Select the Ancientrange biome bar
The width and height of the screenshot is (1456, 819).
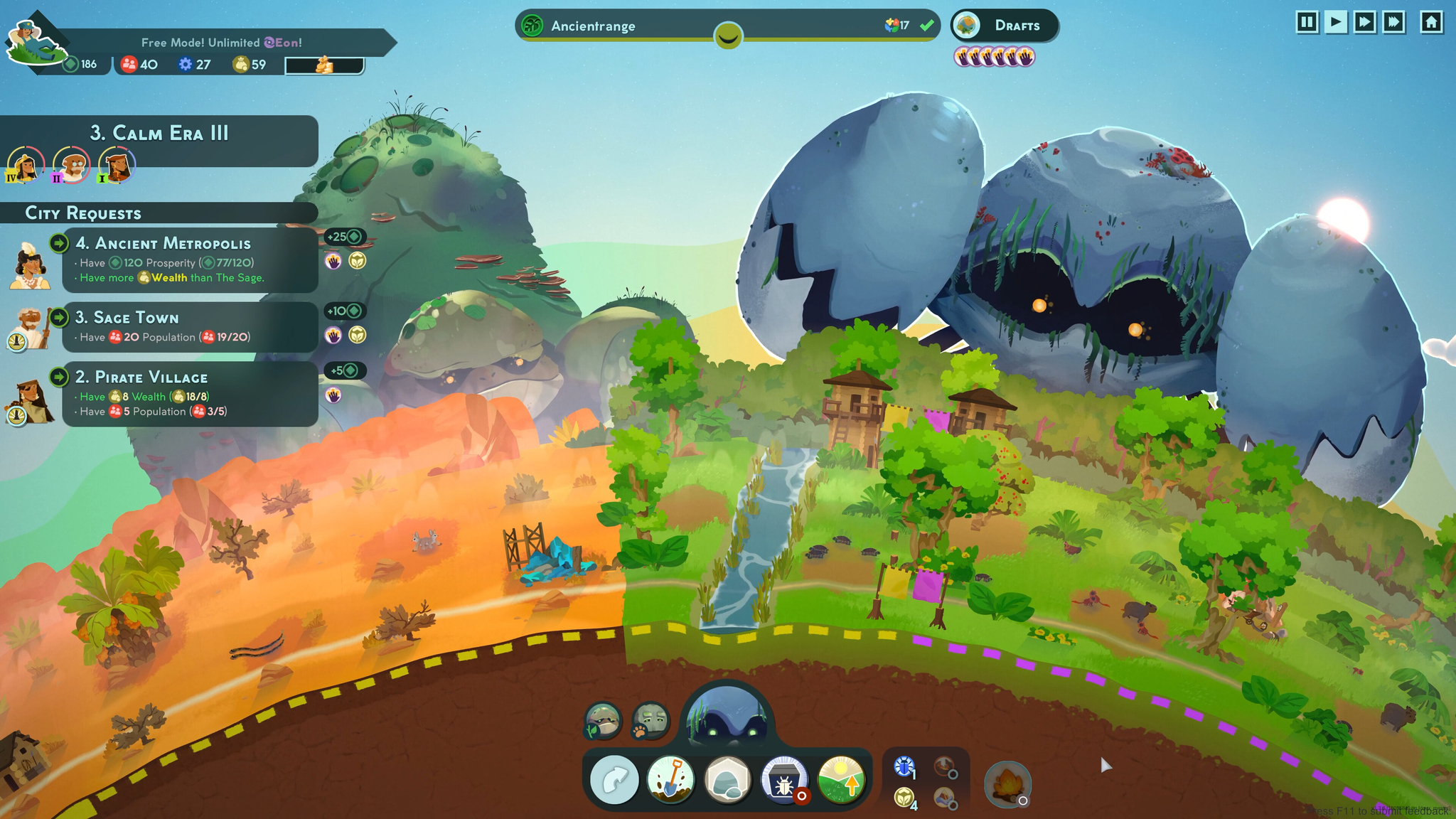coord(727,26)
